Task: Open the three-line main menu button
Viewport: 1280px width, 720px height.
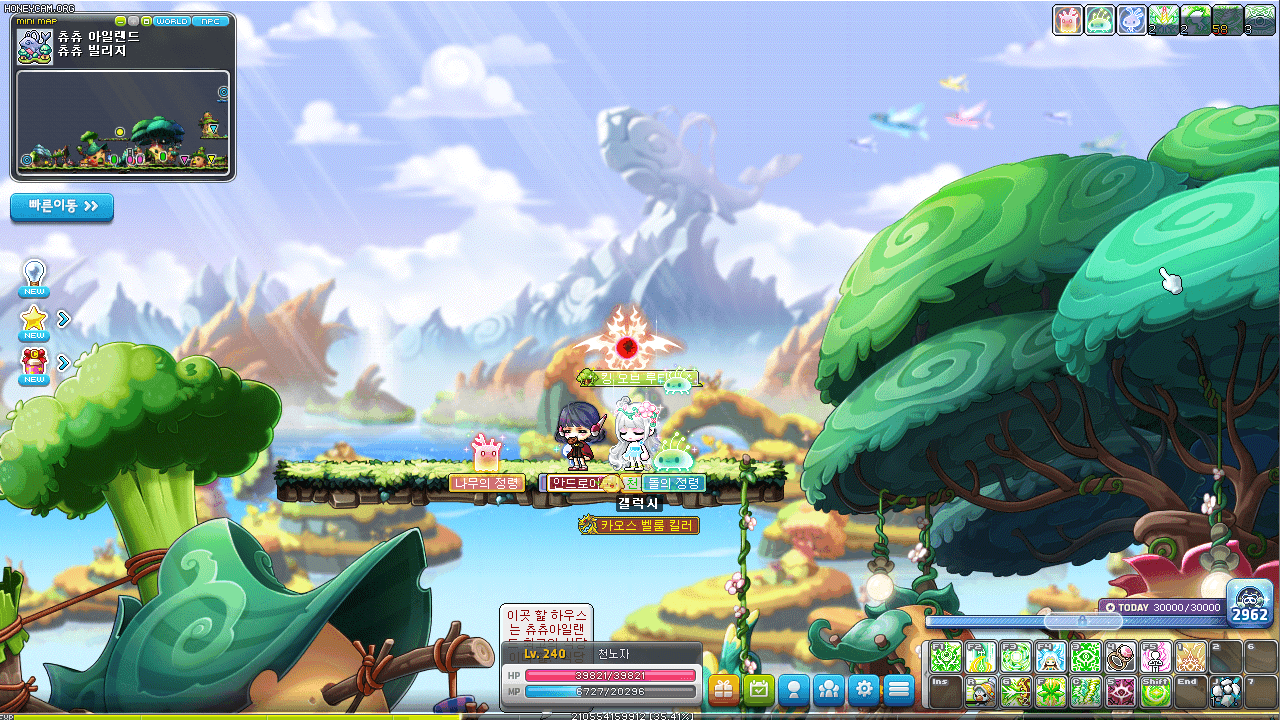Action: point(899,688)
